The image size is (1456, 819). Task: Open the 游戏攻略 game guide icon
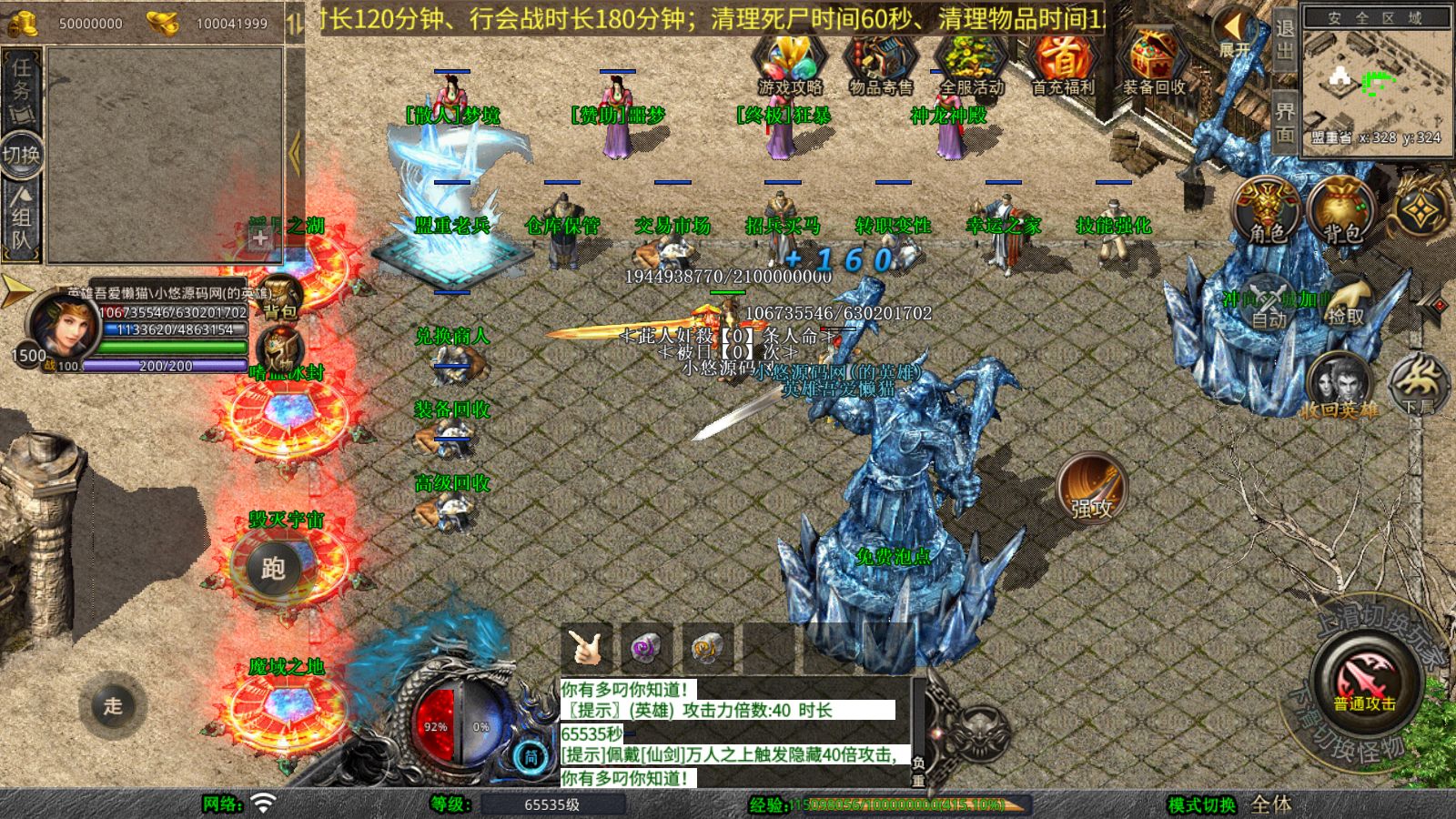pyautogui.click(x=789, y=62)
